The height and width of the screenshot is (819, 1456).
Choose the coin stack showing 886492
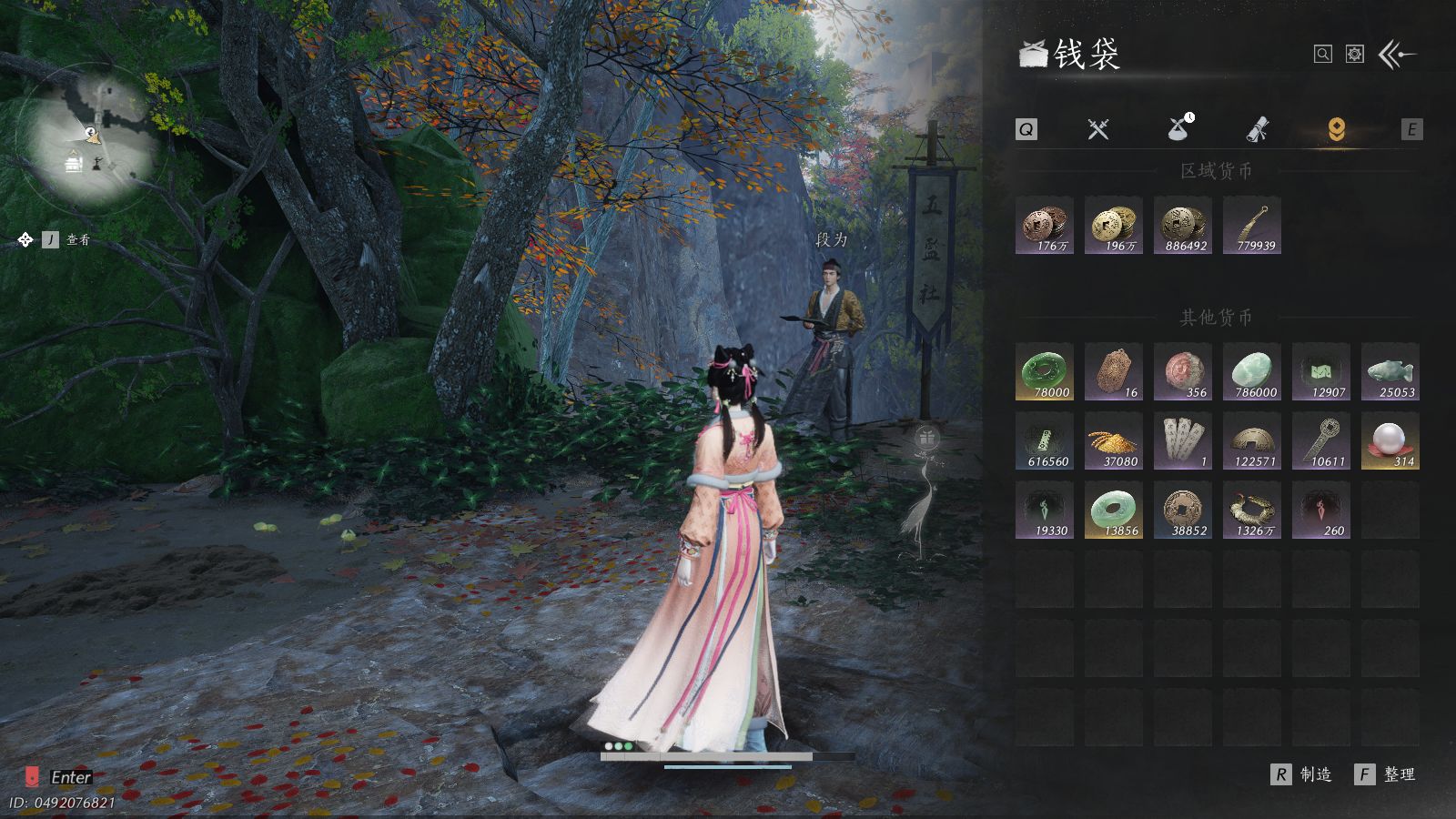[x=1183, y=225]
